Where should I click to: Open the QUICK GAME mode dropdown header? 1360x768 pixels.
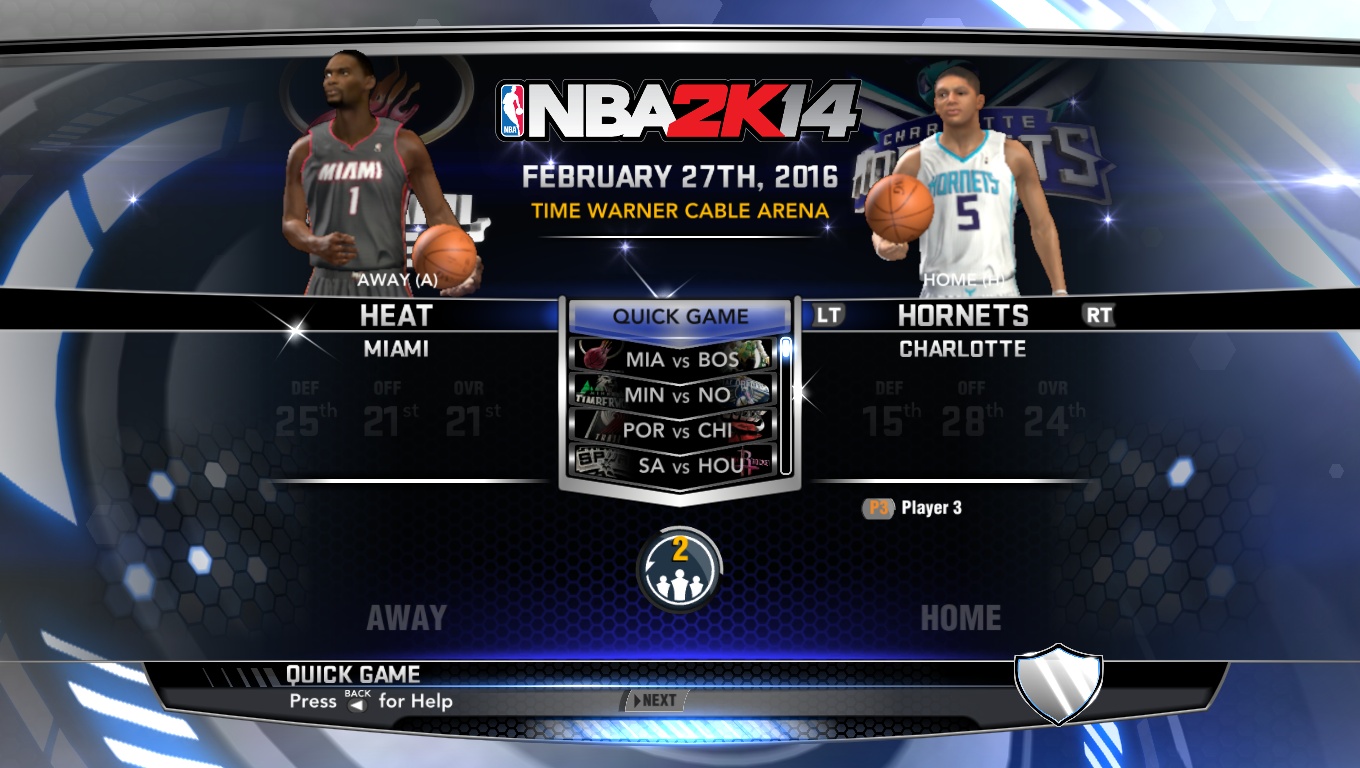[680, 317]
